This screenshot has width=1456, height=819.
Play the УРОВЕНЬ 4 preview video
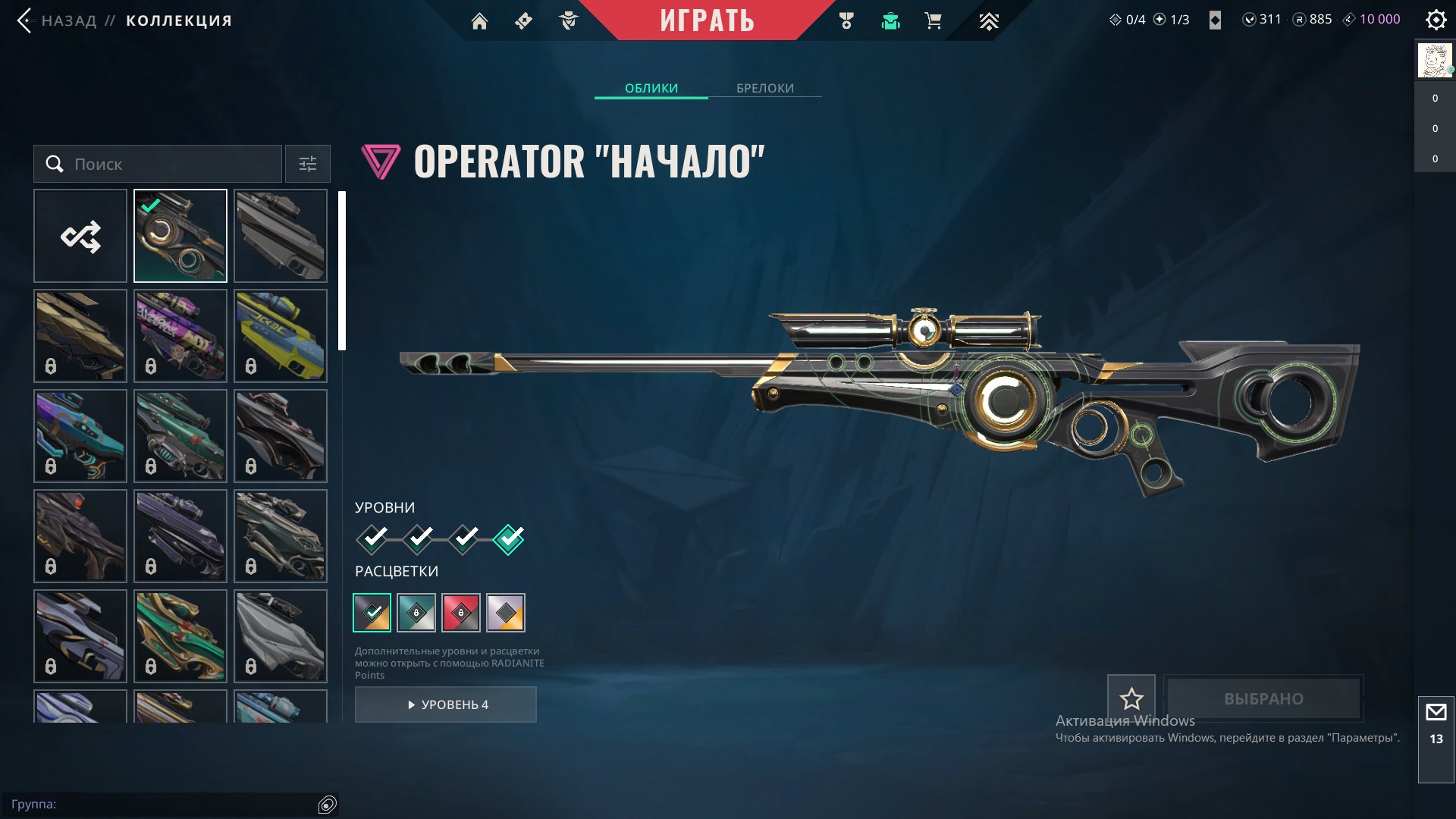click(x=446, y=704)
